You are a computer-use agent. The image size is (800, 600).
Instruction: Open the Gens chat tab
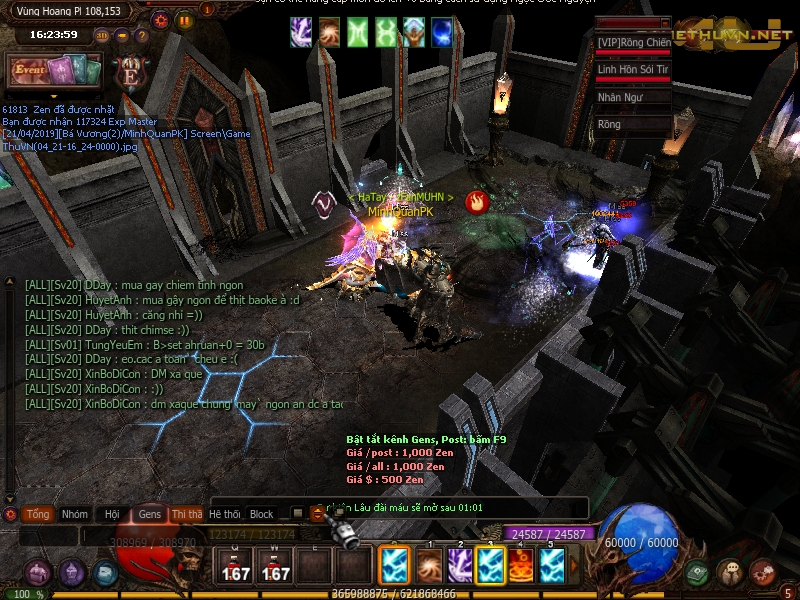tap(150, 514)
